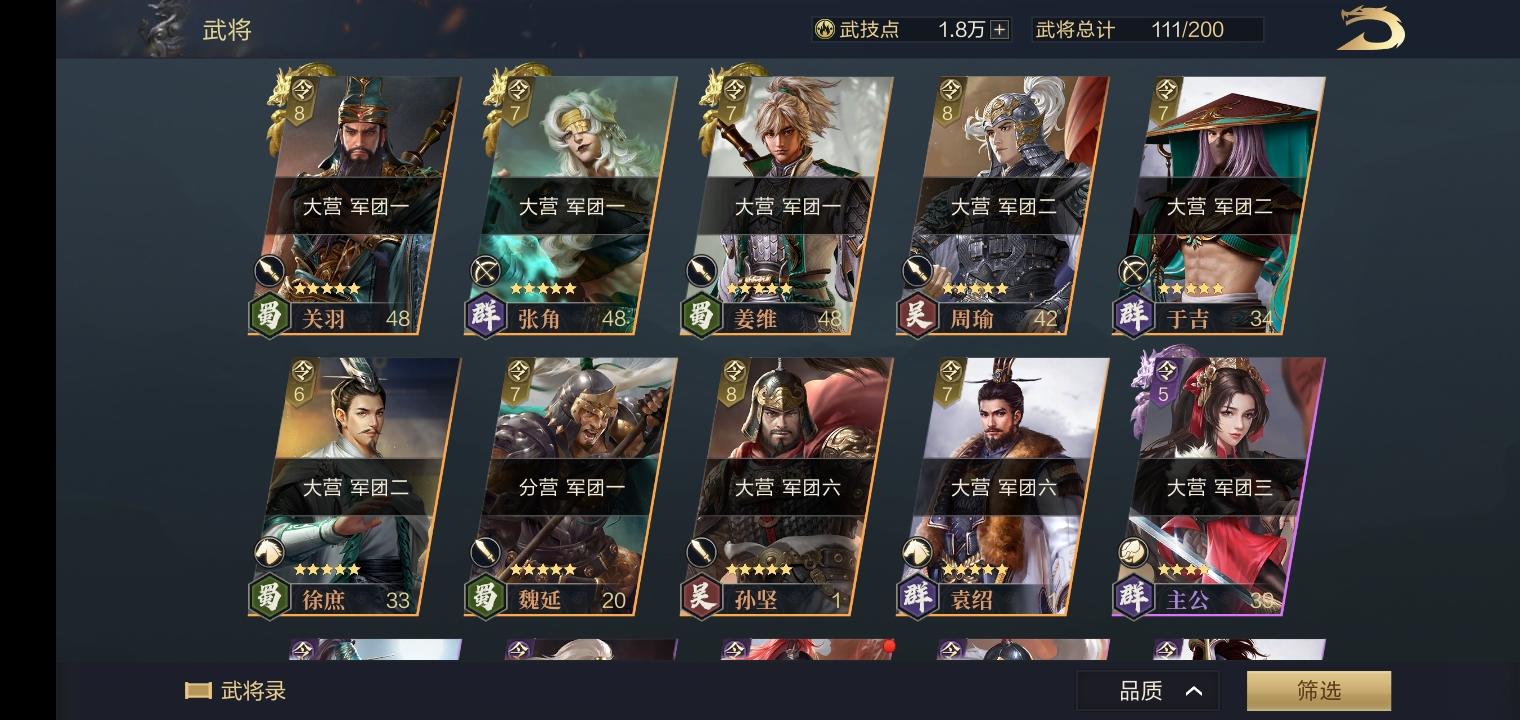Image resolution: width=1520 pixels, height=720 pixels.
Task: Tap the 武技点 currency coin icon
Action: (x=823, y=29)
